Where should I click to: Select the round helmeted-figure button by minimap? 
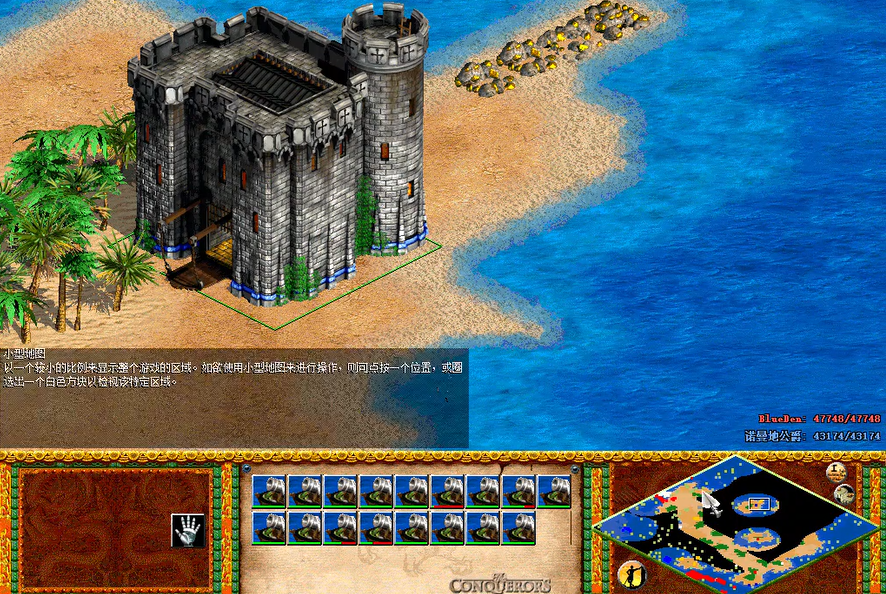point(845,494)
